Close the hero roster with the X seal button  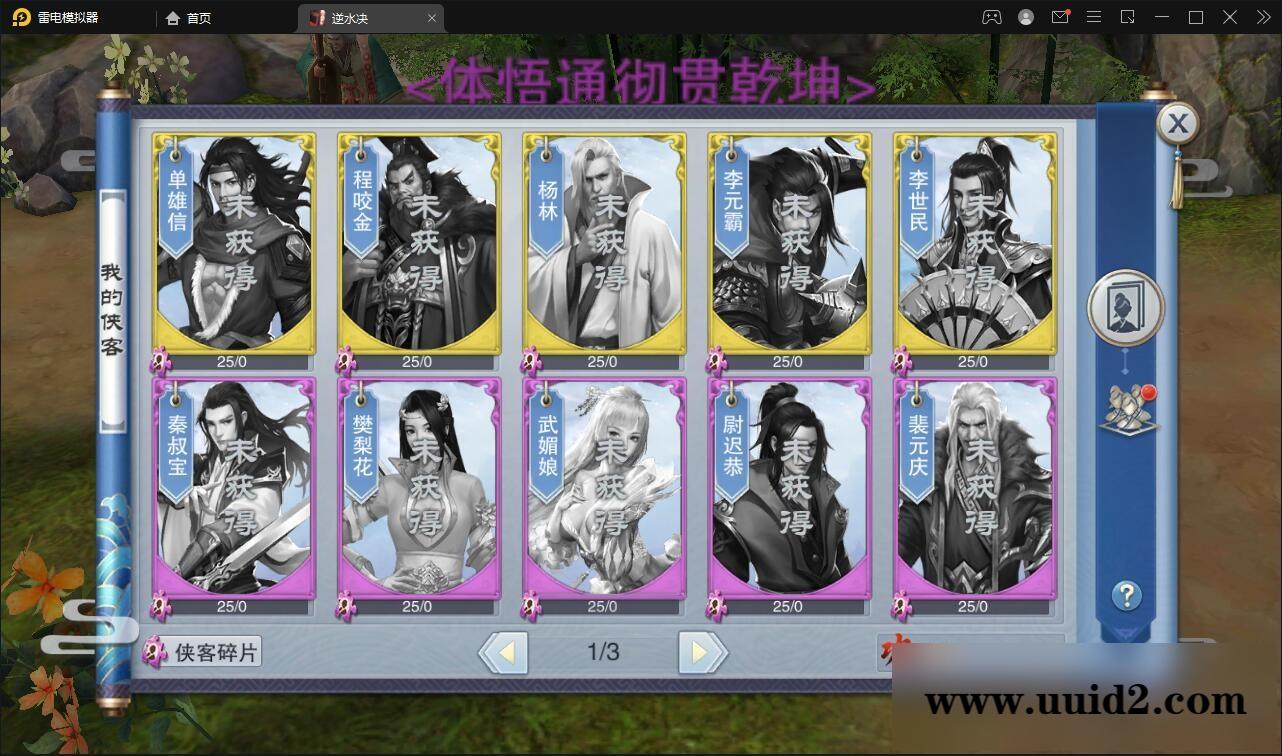[x=1178, y=123]
